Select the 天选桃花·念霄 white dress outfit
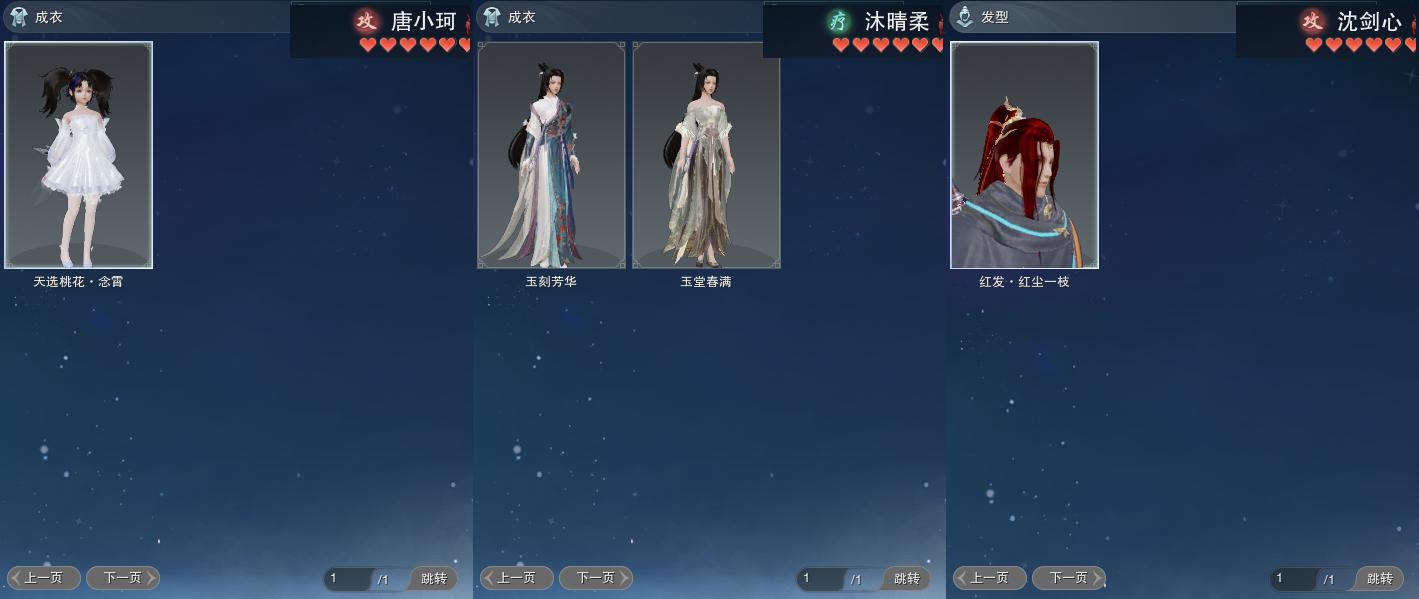The width and height of the screenshot is (1419, 599). pos(79,155)
